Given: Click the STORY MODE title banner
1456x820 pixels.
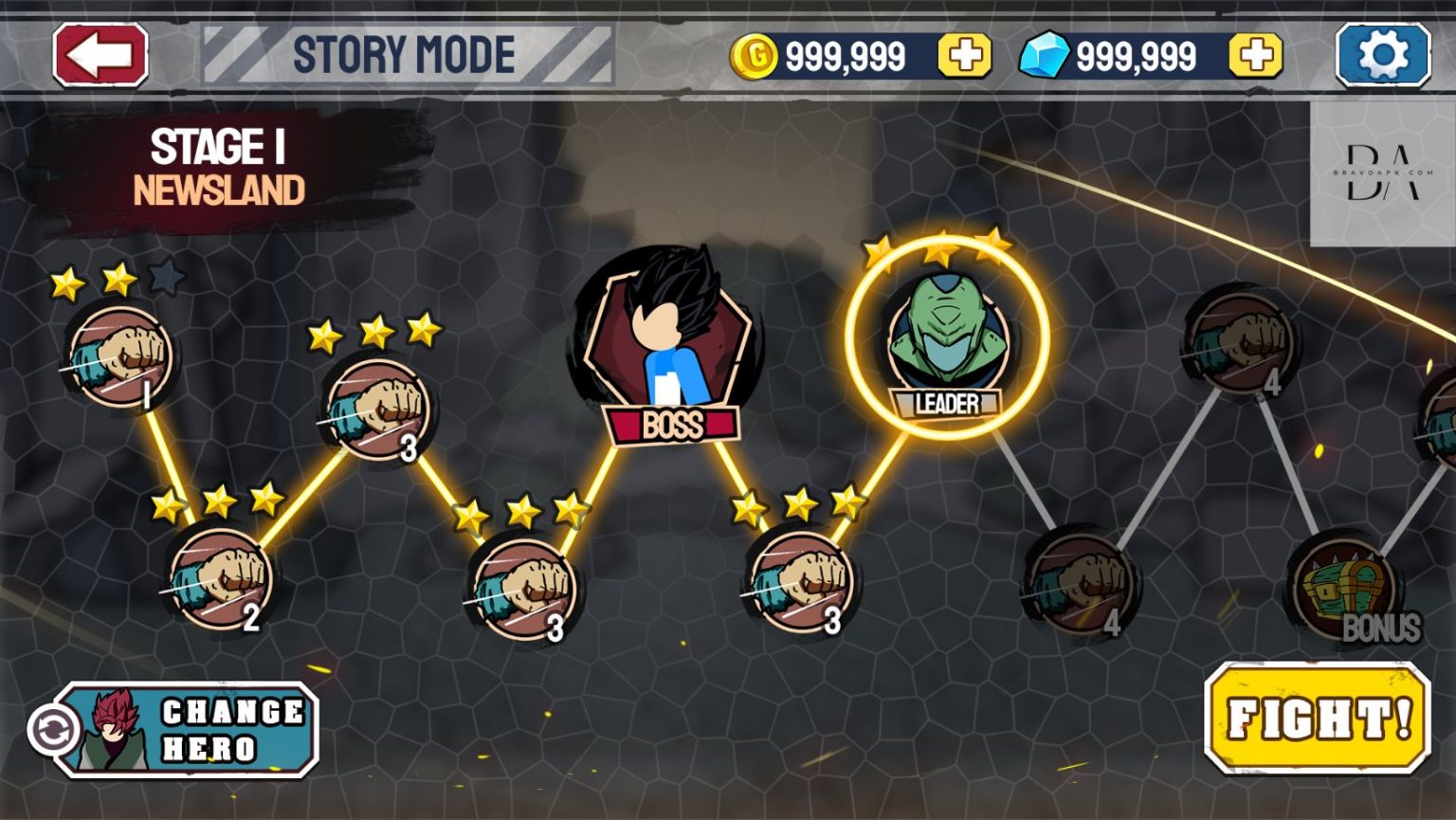Looking at the screenshot, I should tap(403, 52).
